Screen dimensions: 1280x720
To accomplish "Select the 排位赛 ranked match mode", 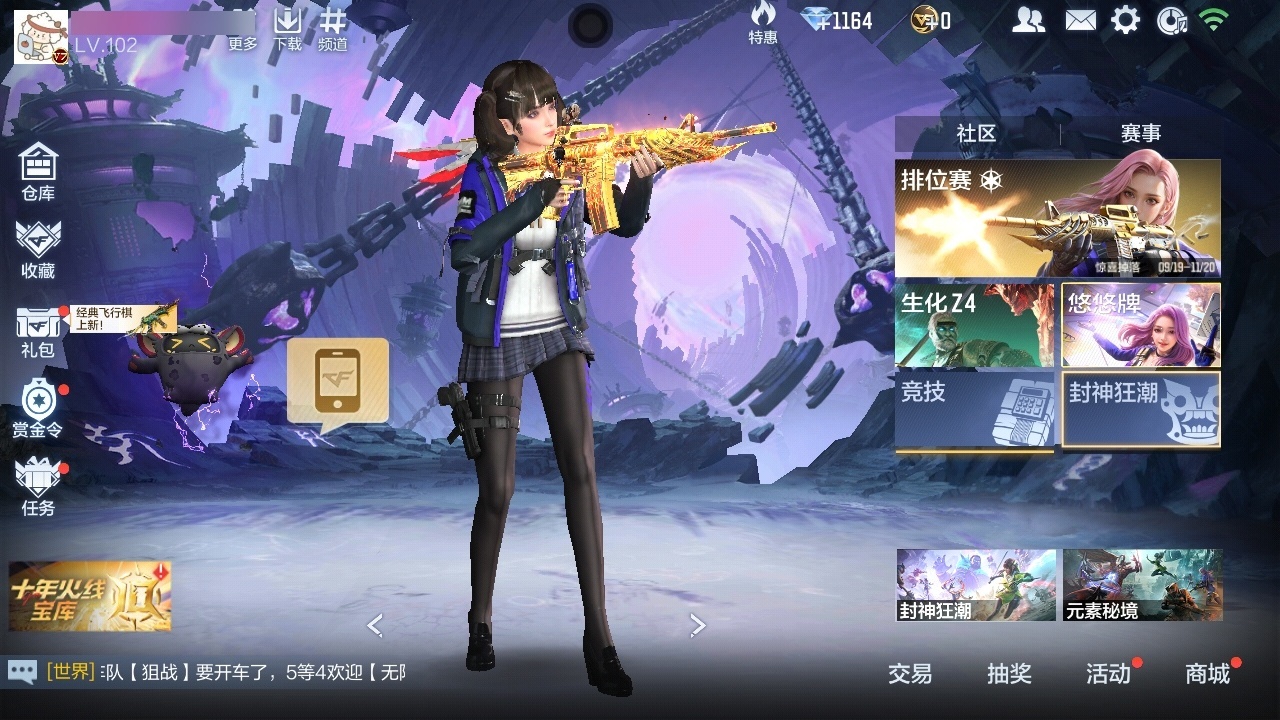I will point(1057,218).
